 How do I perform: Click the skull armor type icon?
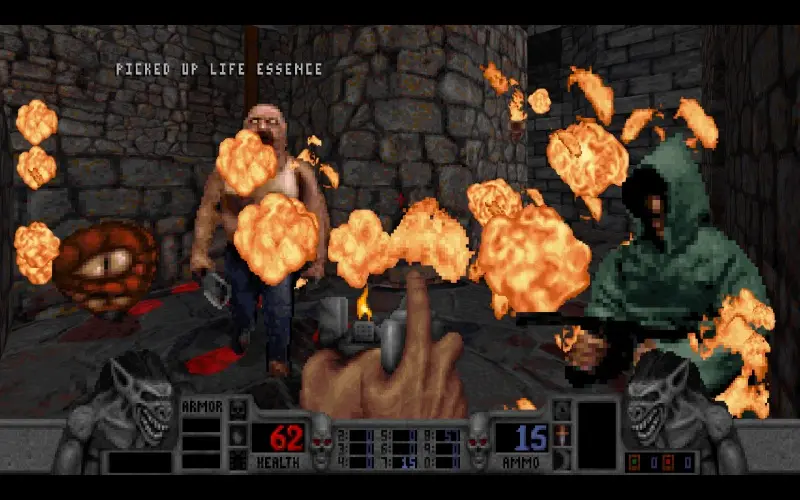237,410
